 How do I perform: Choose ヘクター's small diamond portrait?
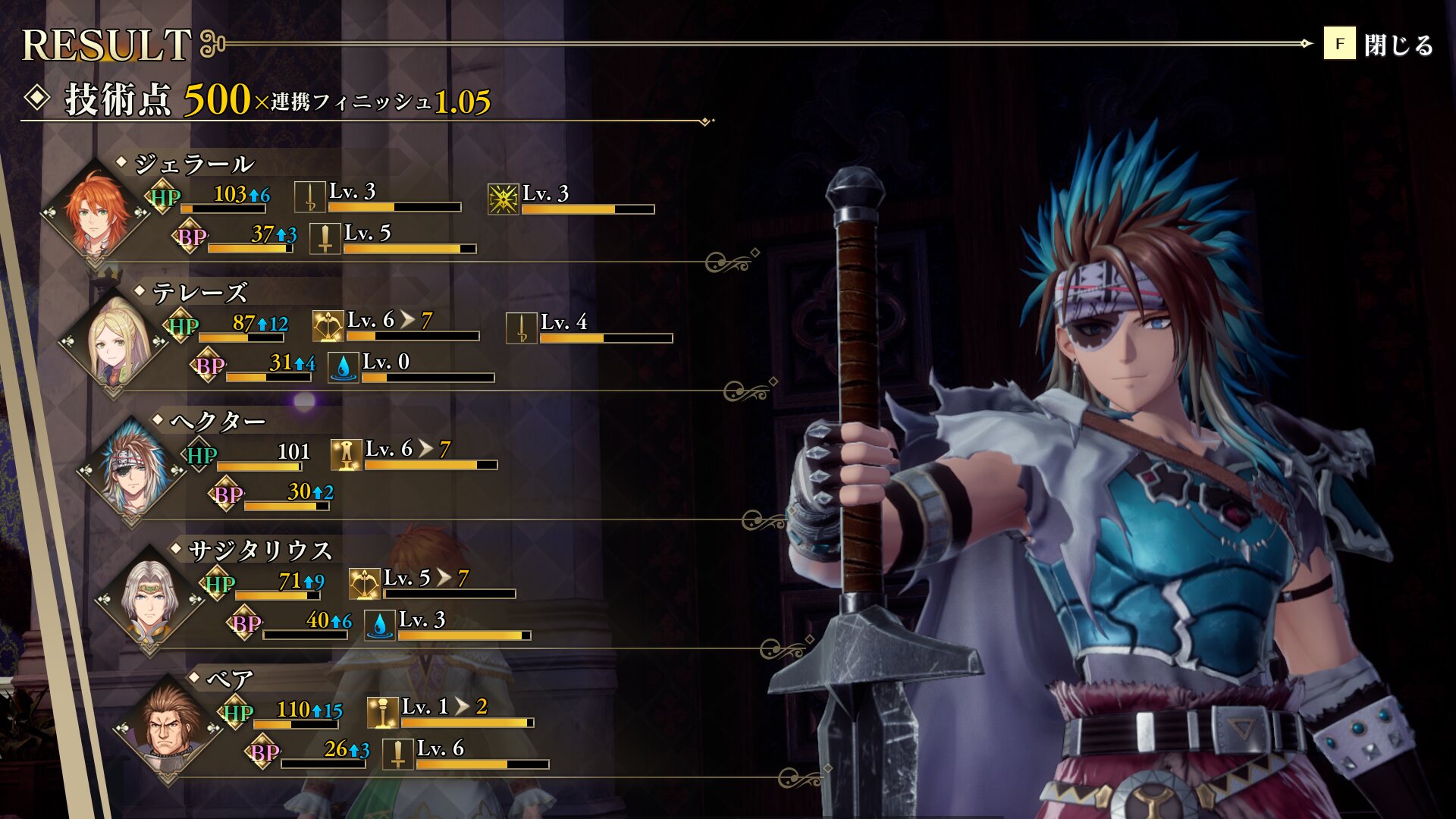132,470
